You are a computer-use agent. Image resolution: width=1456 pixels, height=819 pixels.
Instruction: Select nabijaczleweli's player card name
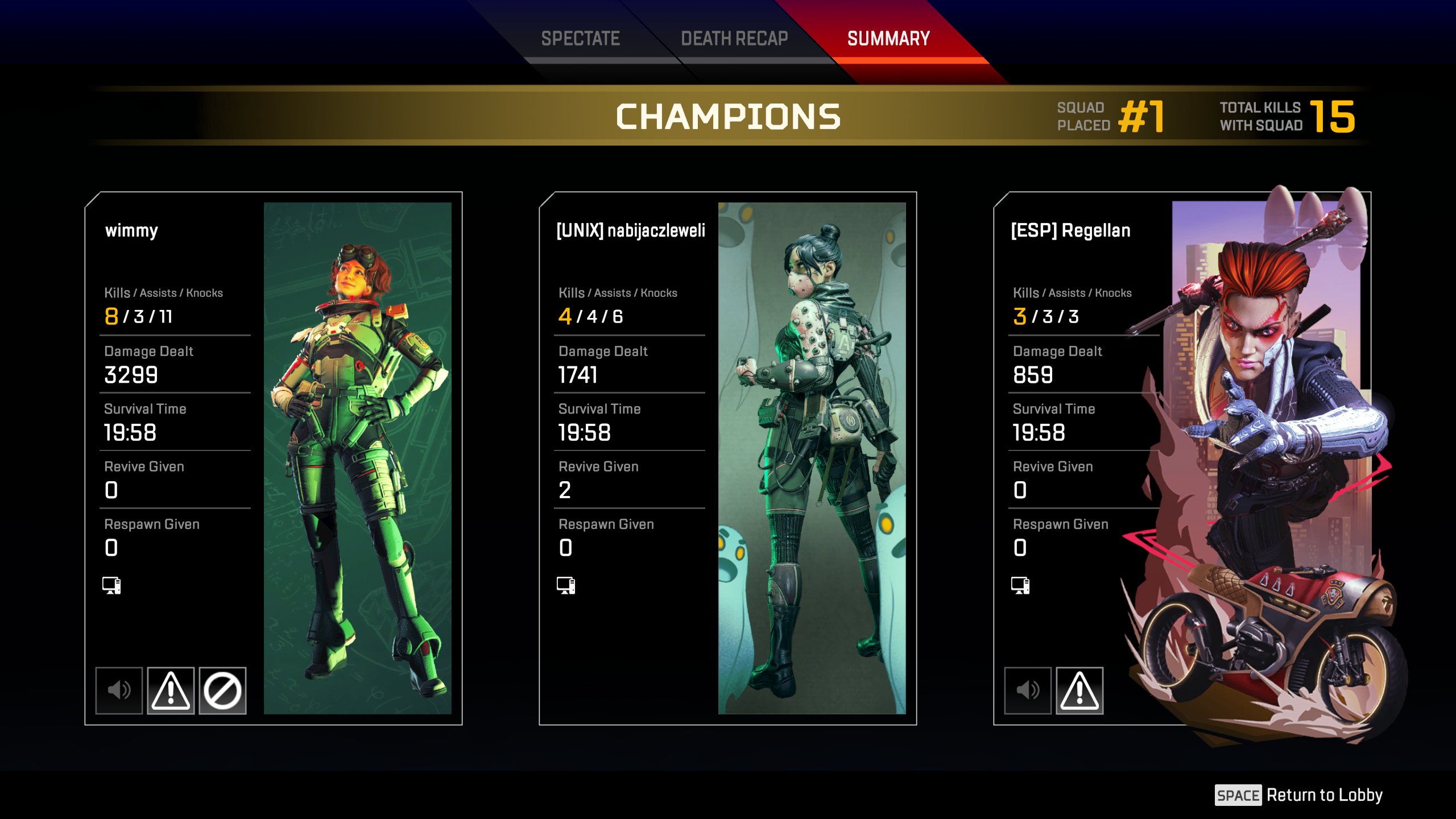tap(631, 230)
